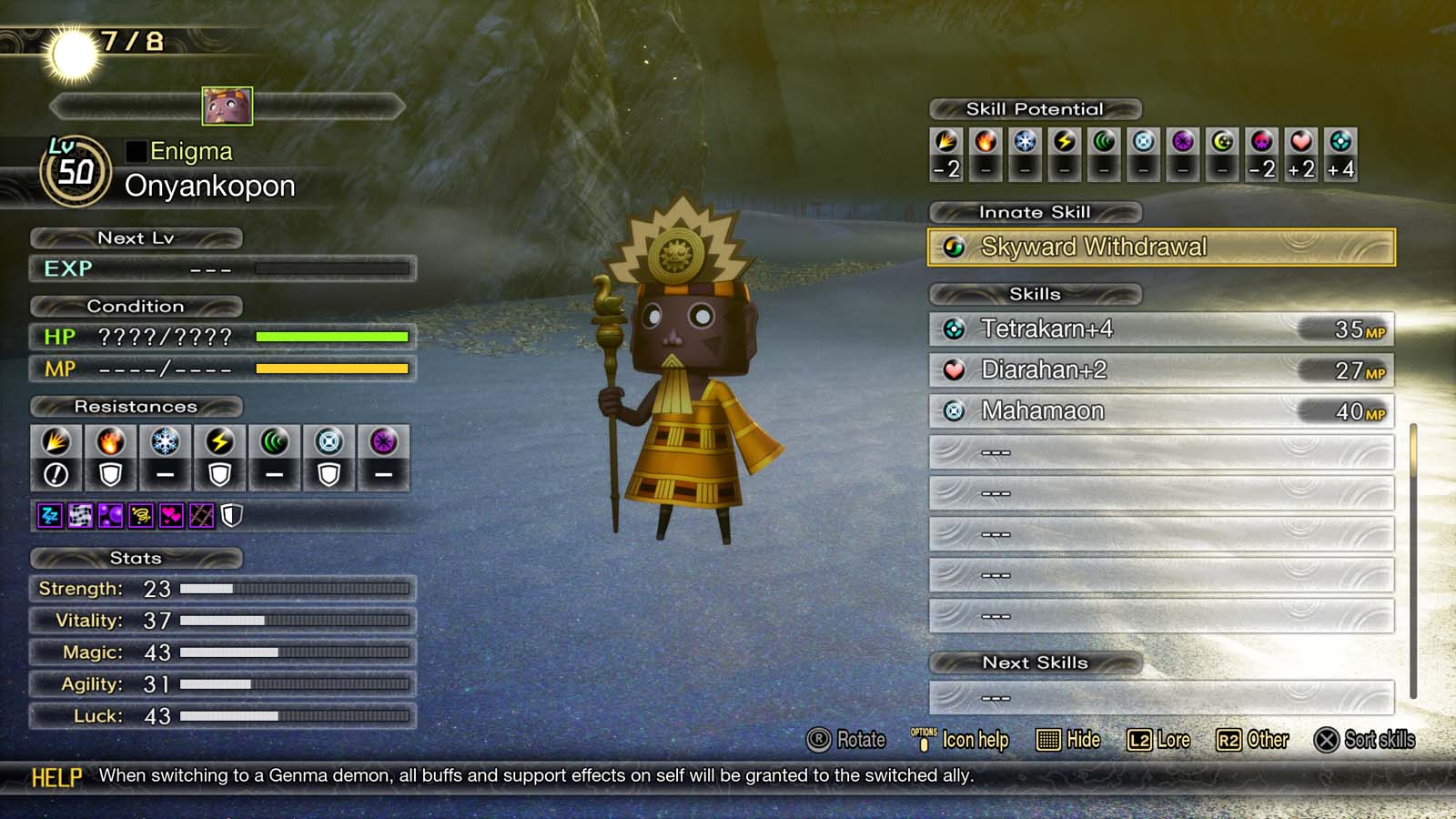Select the Skyward Withdrawal innate skill
This screenshot has width=1456, height=819.
[1160, 247]
